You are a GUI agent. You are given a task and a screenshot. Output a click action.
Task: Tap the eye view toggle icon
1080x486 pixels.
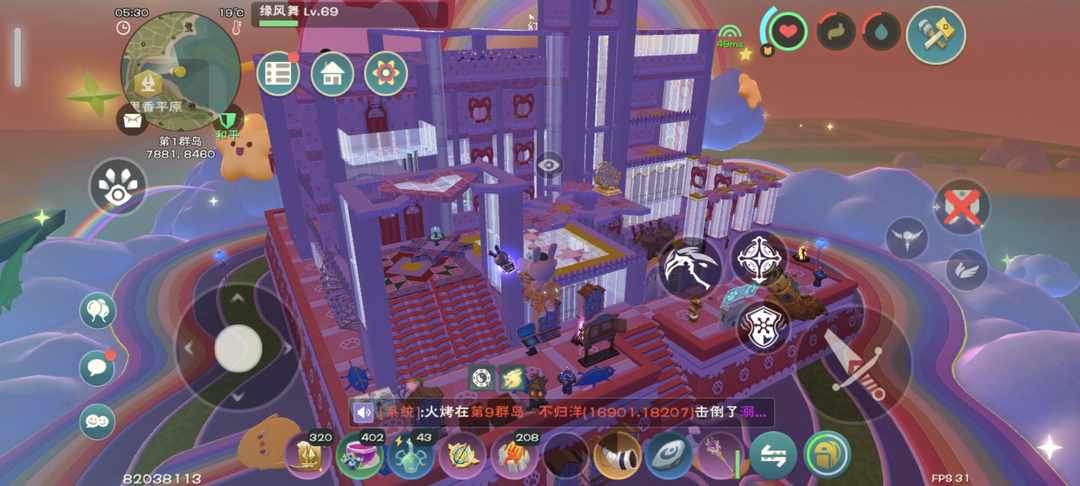tap(549, 165)
